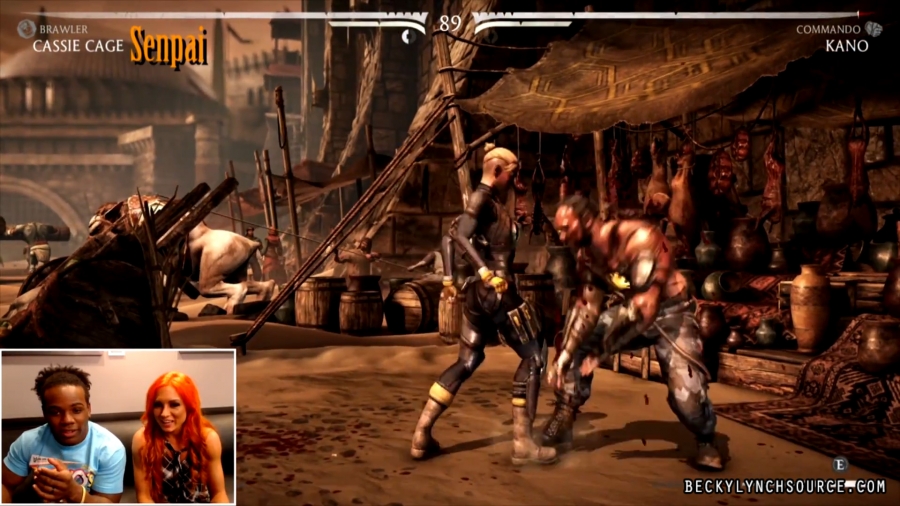This screenshot has width=900, height=506.
Task: Click Cassie Cage's Brawler variation icon
Action: coord(26,29)
